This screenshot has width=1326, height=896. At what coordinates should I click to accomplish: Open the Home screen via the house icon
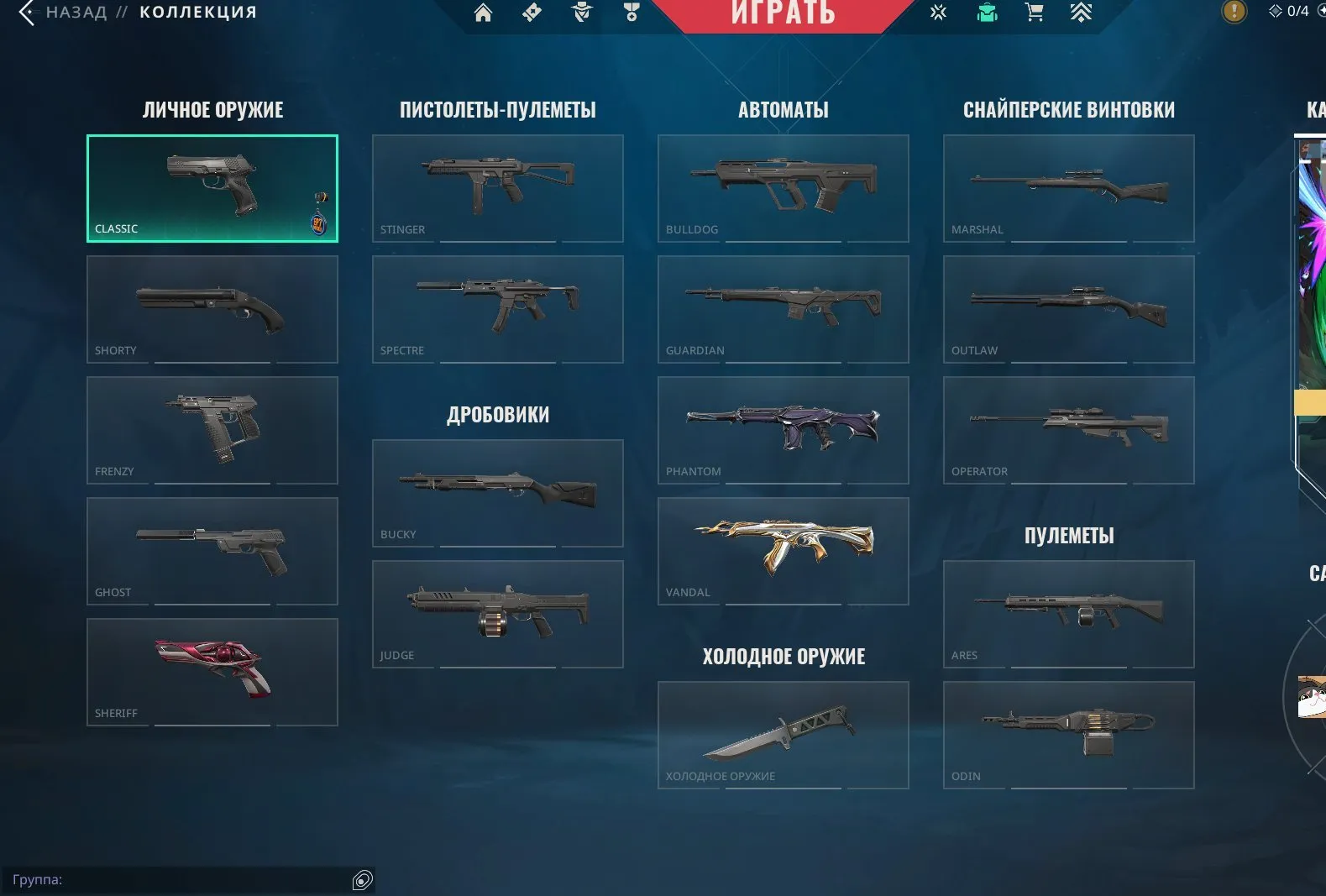tap(483, 13)
